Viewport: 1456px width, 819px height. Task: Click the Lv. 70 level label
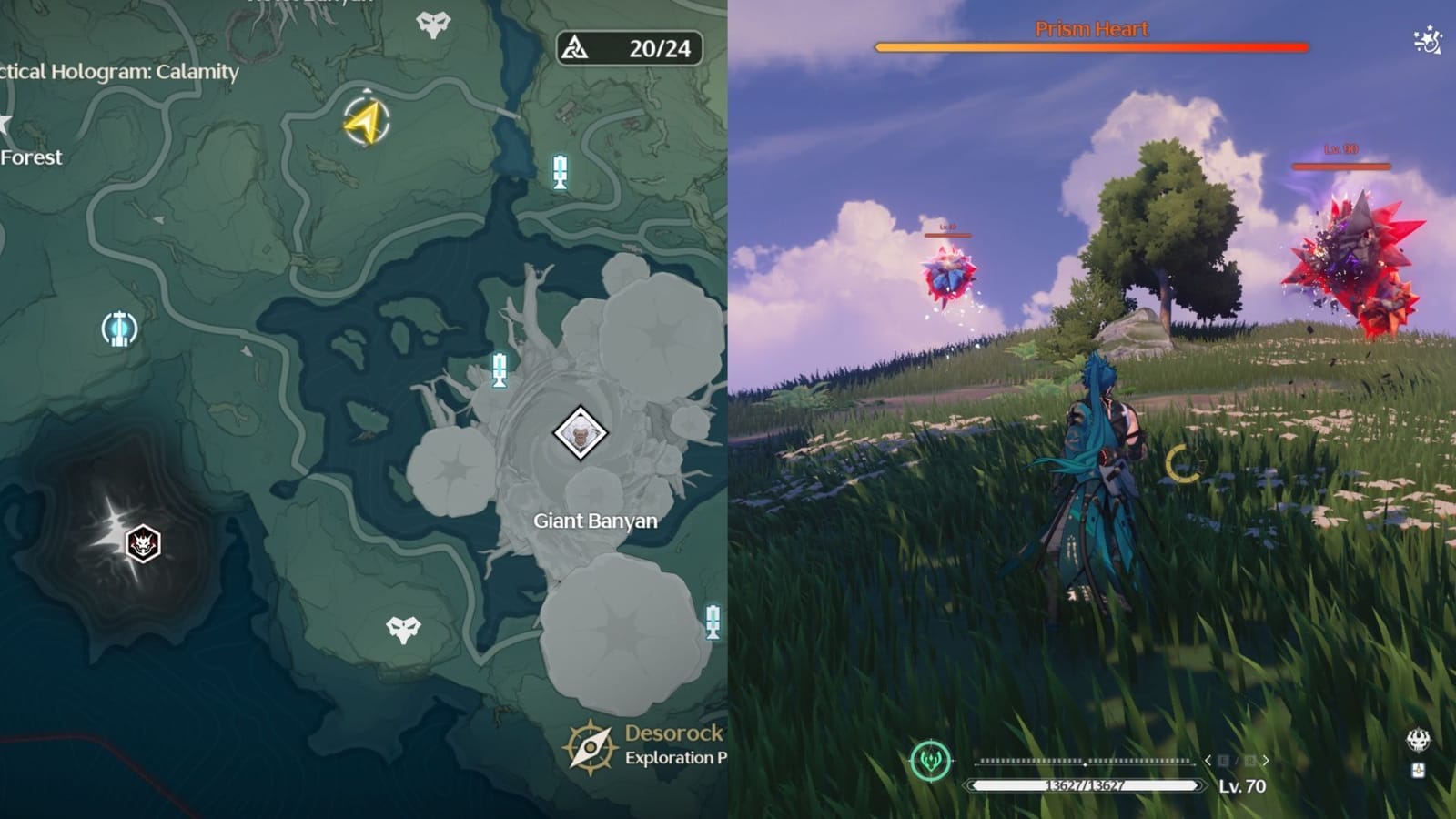(x=1243, y=784)
